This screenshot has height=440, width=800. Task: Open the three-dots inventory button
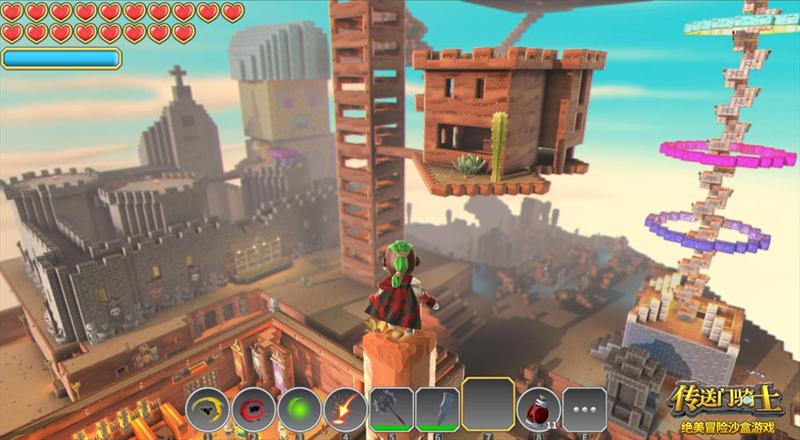[x=584, y=408]
